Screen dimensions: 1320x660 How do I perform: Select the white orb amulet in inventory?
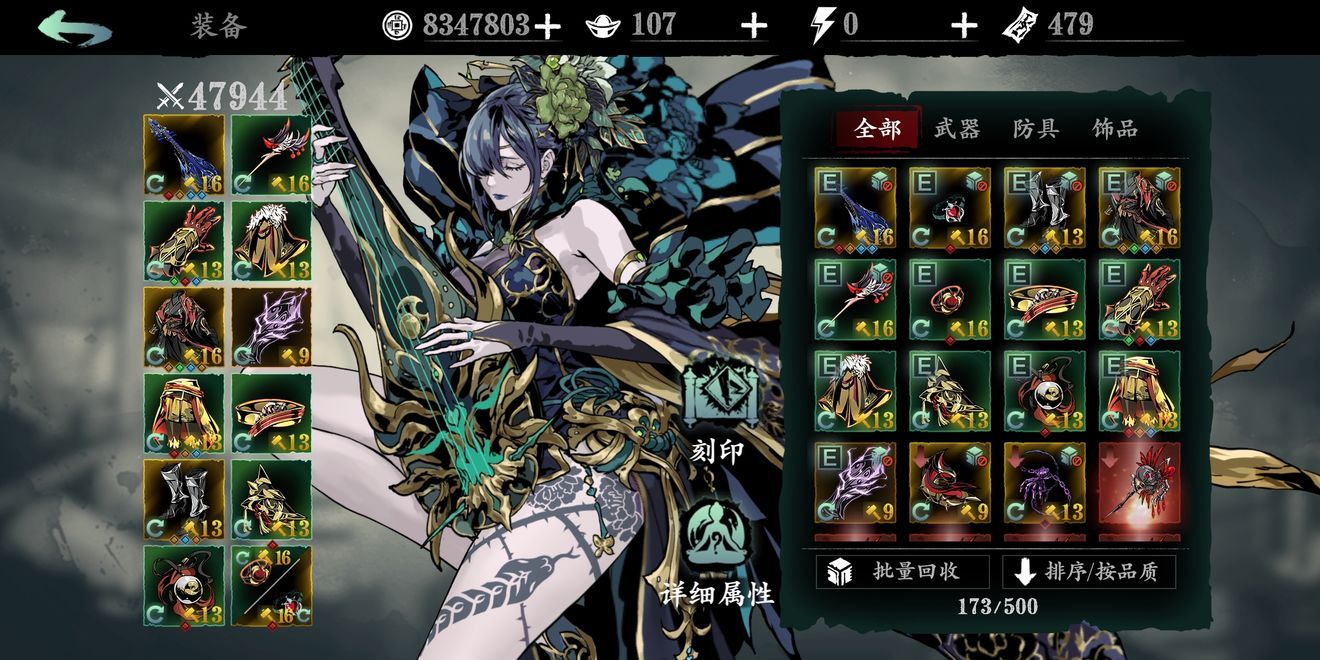pyautogui.click(x=1044, y=391)
